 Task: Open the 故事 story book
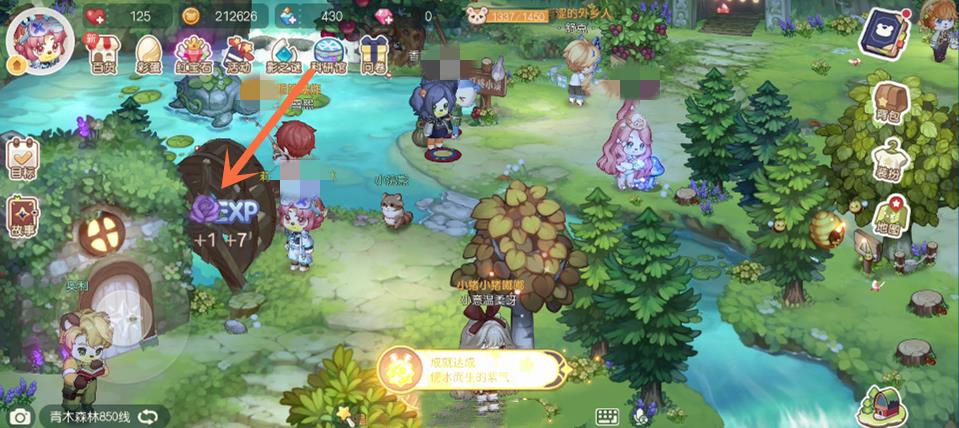coord(22,218)
